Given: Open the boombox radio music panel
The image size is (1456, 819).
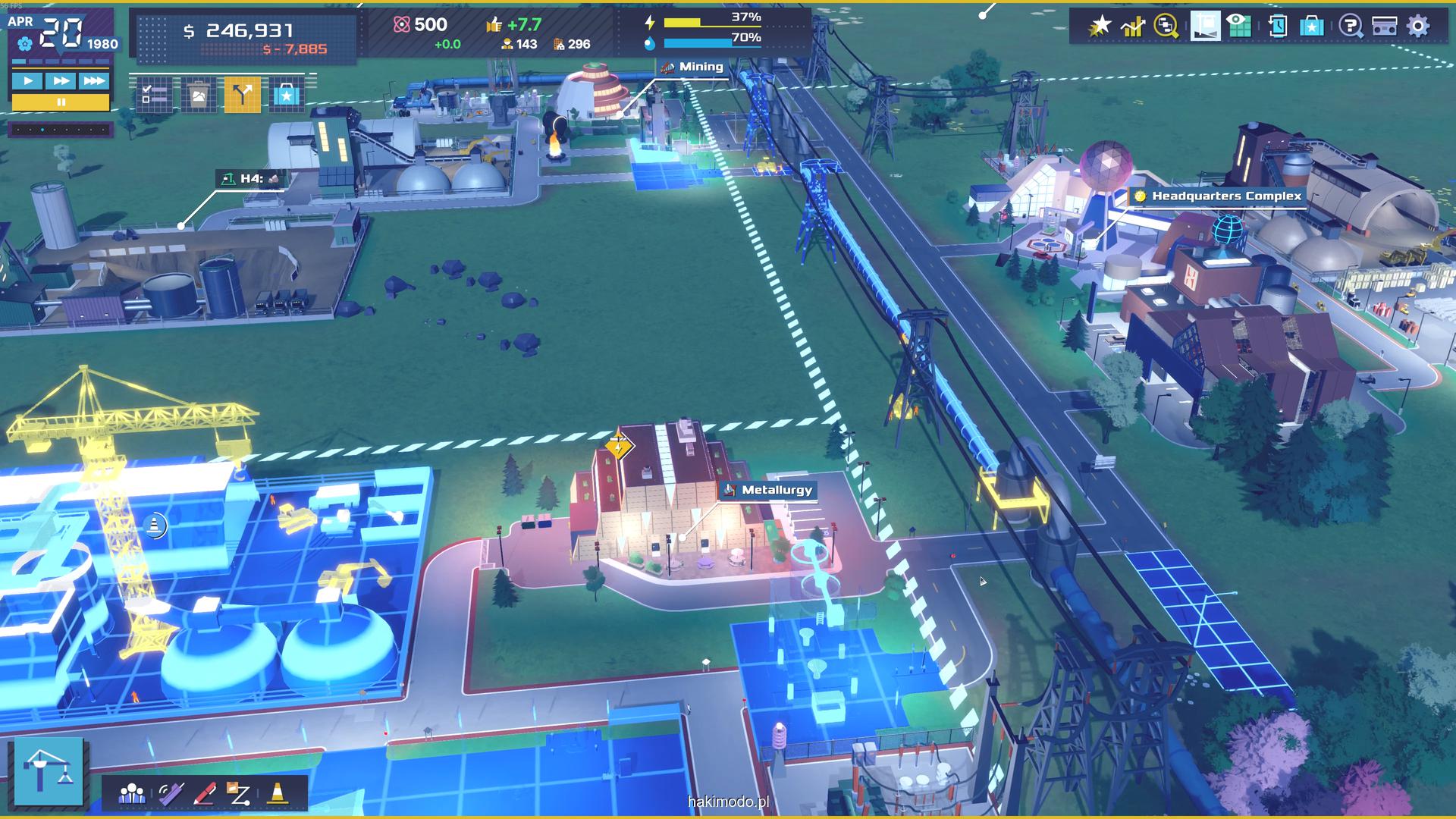Looking at the screenshot, I should pos(1385,26).
